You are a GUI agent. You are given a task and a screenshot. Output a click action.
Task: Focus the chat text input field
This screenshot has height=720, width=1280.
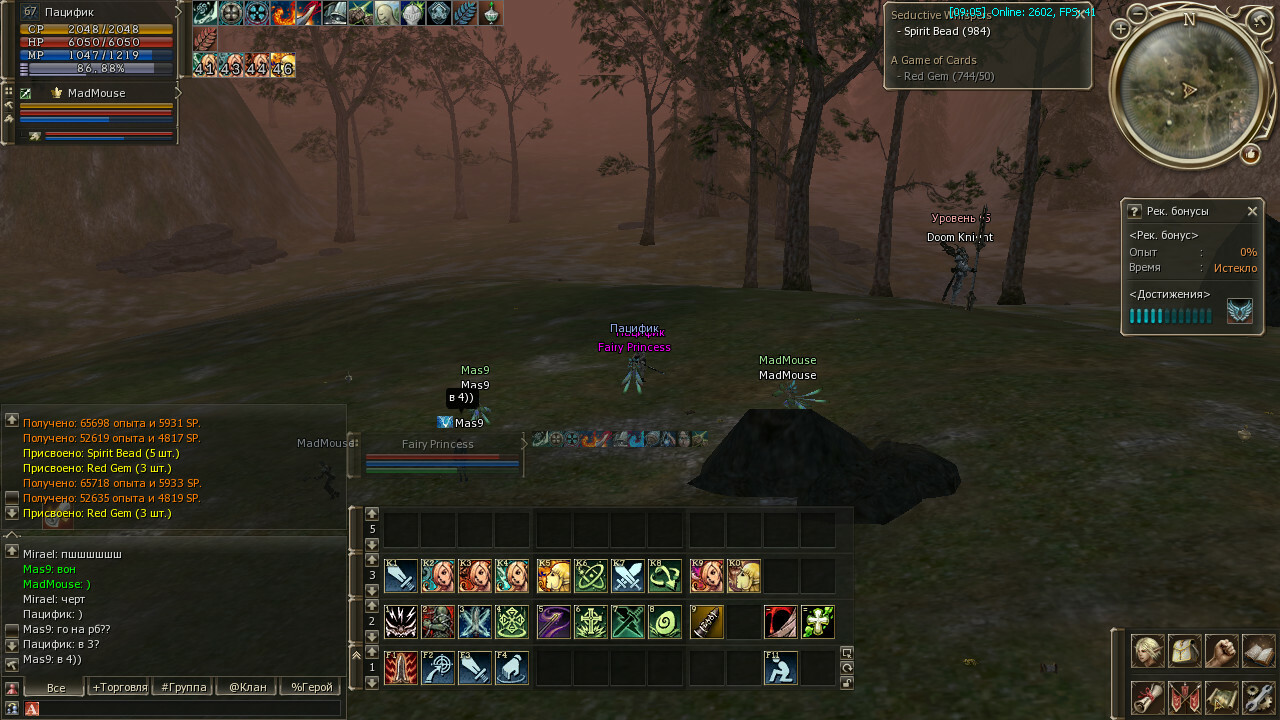click(x=190, y=708)
